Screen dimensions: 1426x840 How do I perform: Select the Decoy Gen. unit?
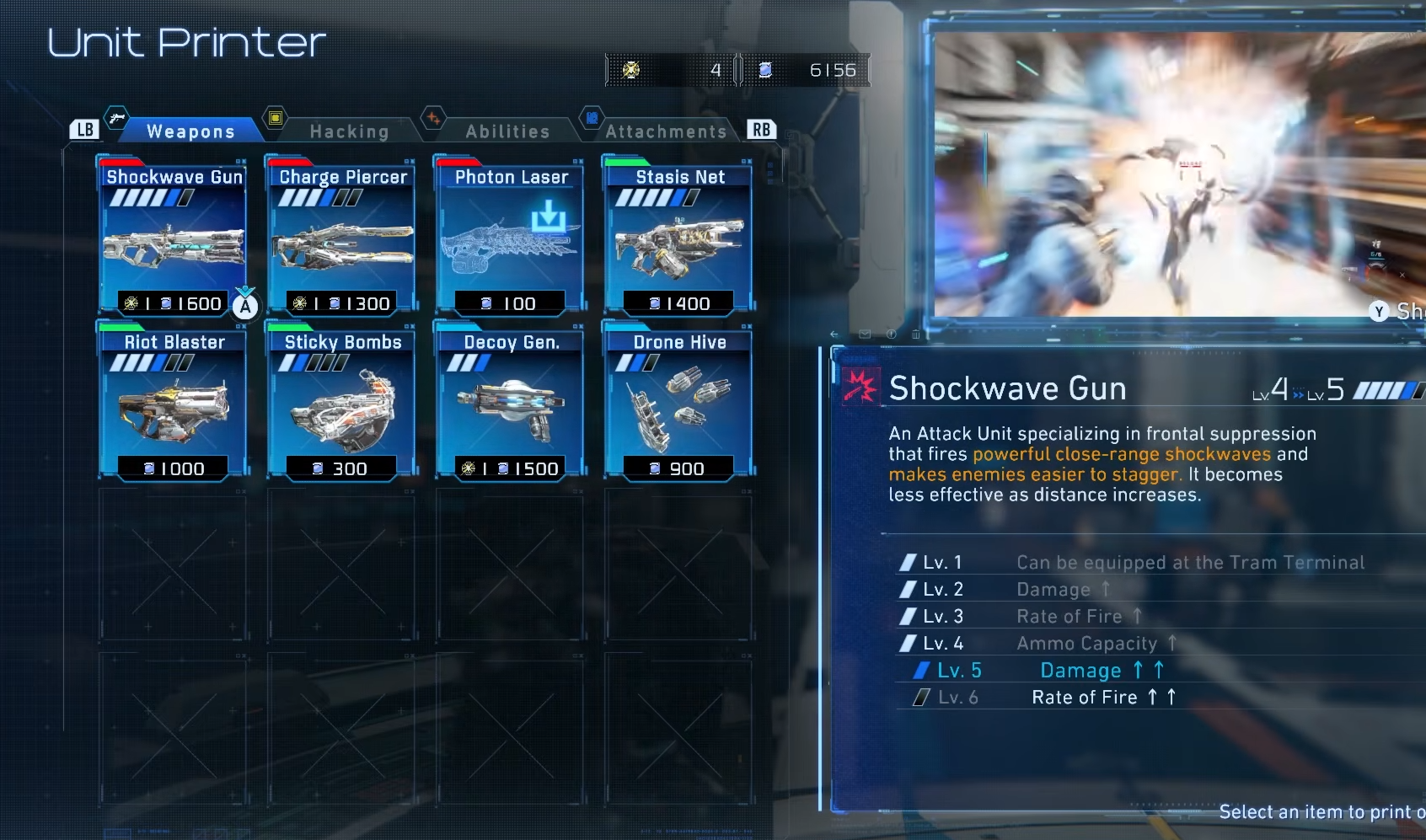511,403
